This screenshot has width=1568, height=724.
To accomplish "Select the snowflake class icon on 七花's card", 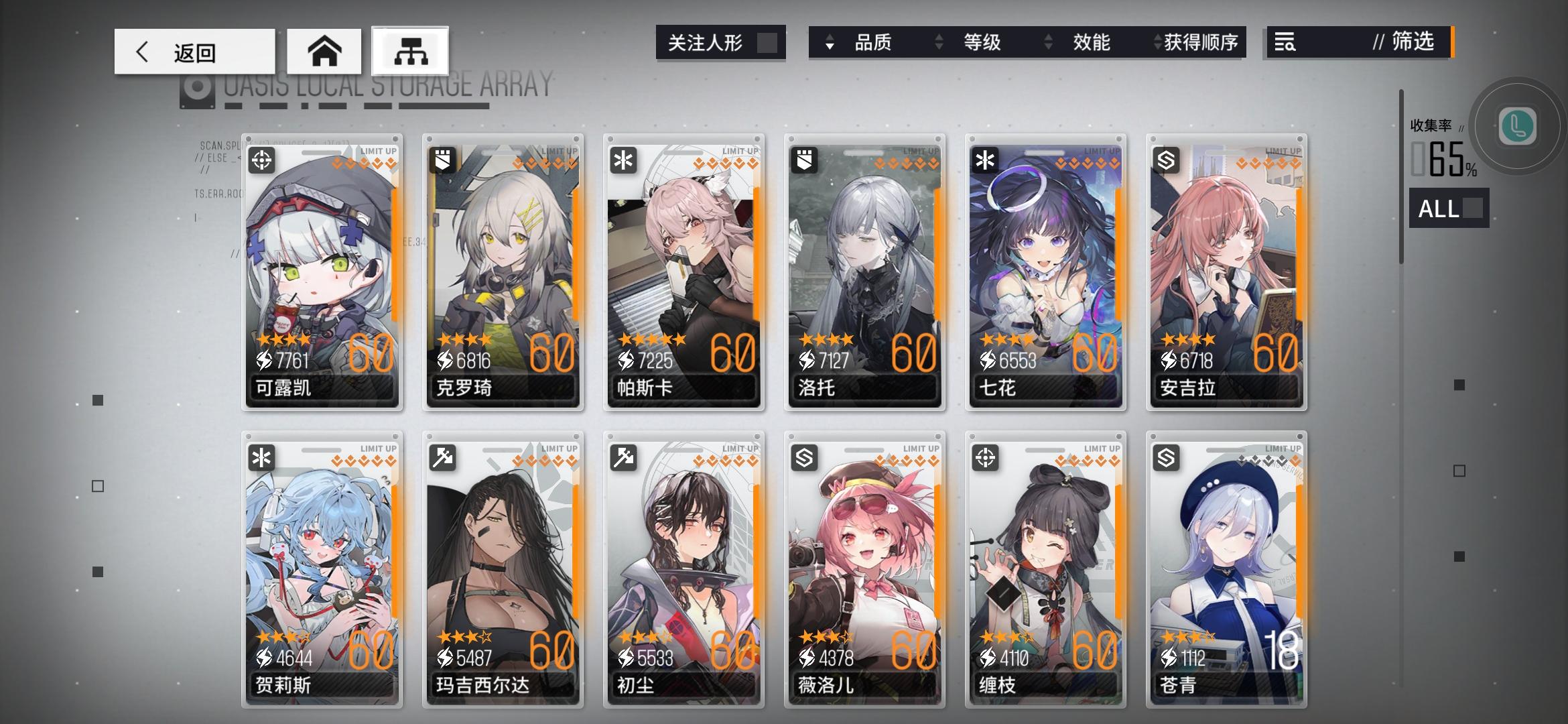I will click(x=986, y=161).
